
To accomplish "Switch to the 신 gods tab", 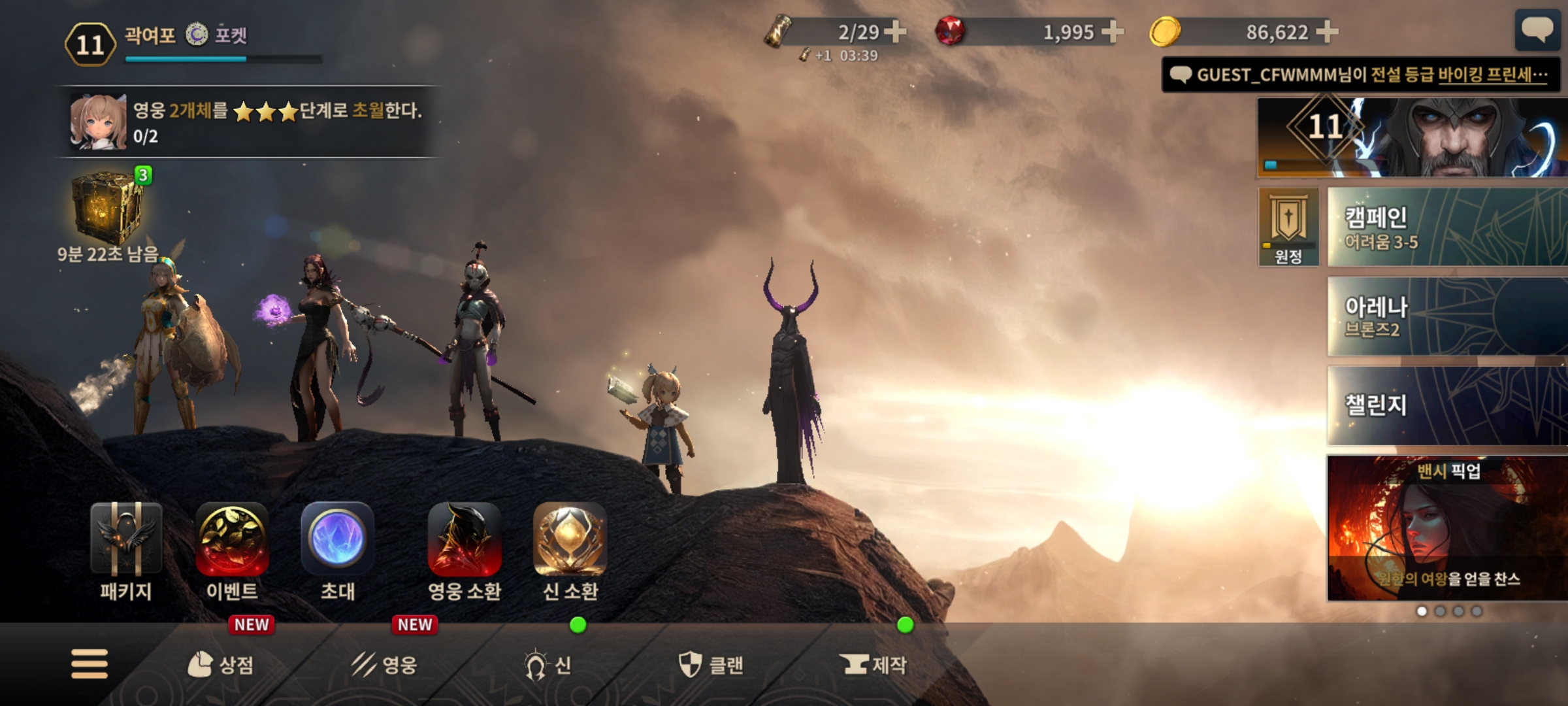I will [547, 665].
